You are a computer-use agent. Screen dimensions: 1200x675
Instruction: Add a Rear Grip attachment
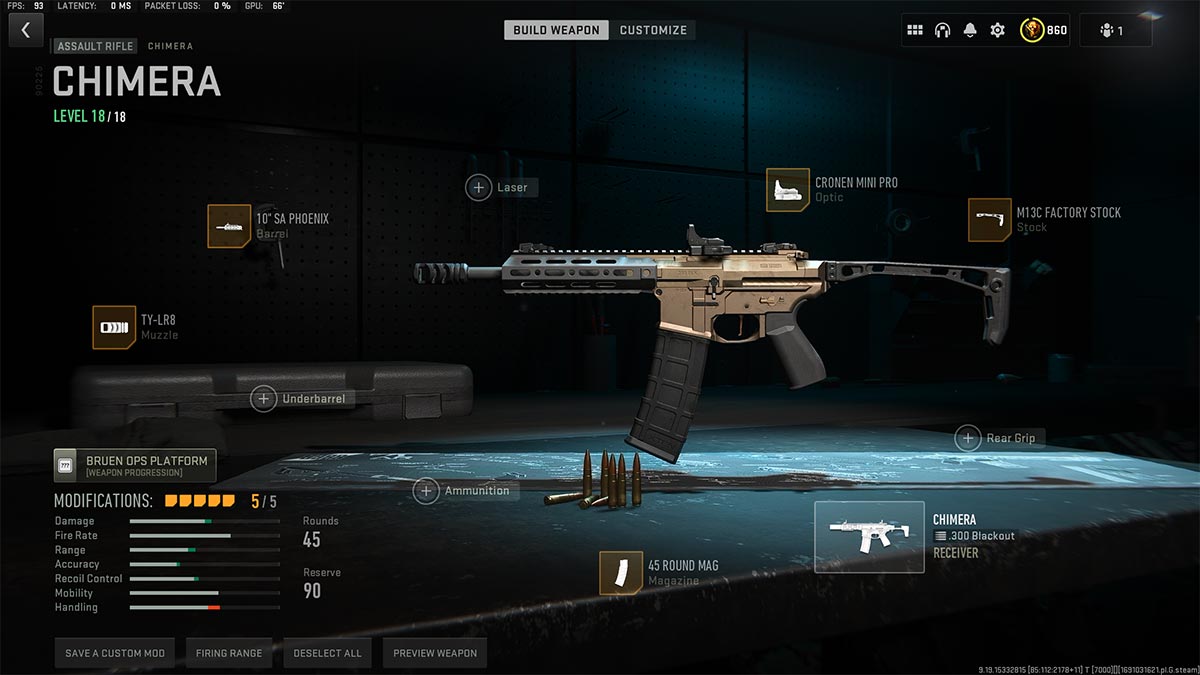point(968,438)
